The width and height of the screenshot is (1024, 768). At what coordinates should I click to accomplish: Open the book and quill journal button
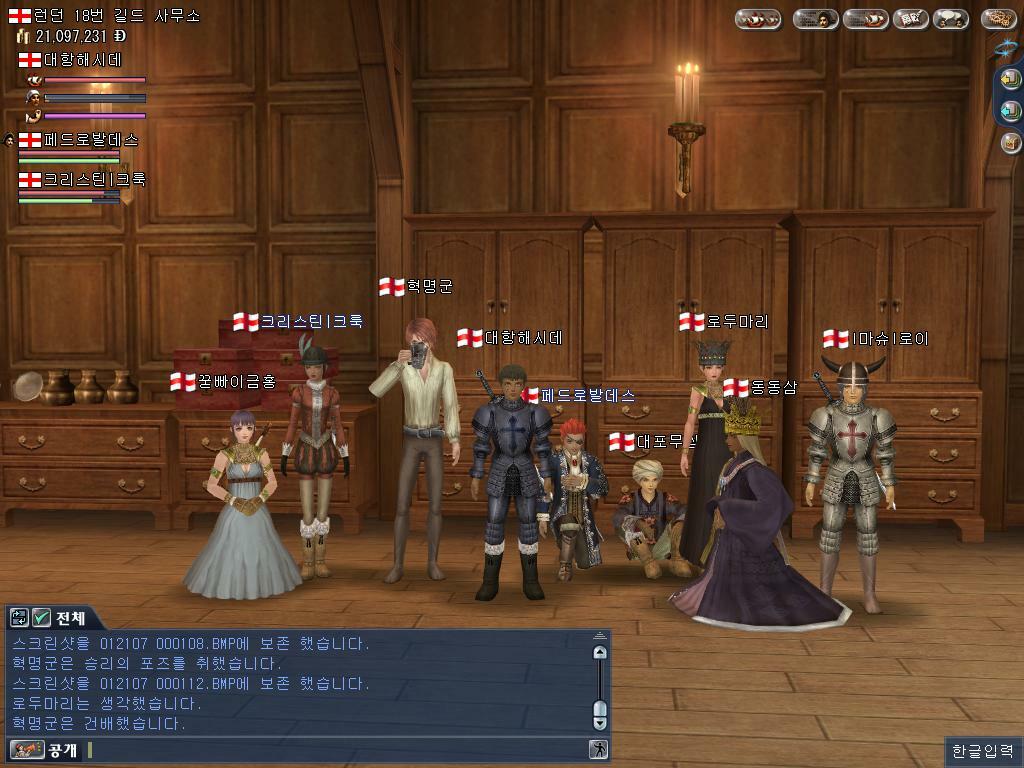(x=911, y=19)
